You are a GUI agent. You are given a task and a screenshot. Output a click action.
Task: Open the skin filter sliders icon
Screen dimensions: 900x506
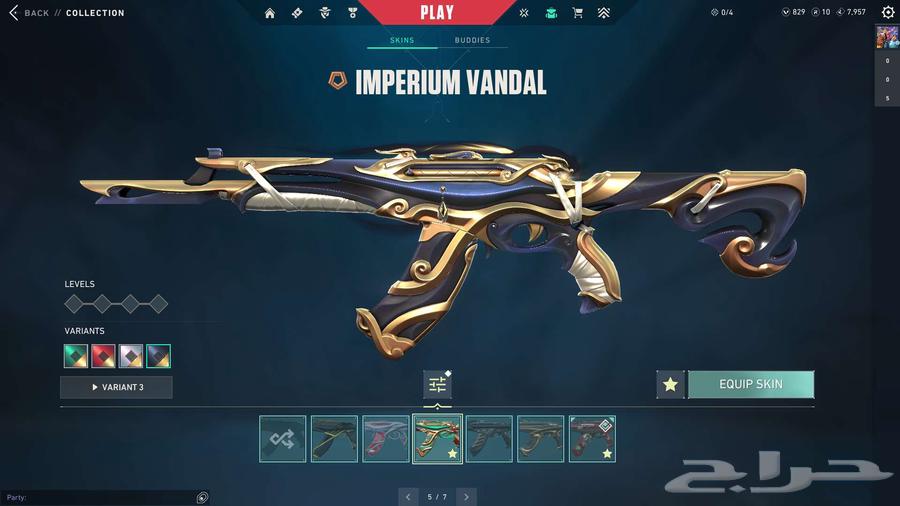(437, 384)
